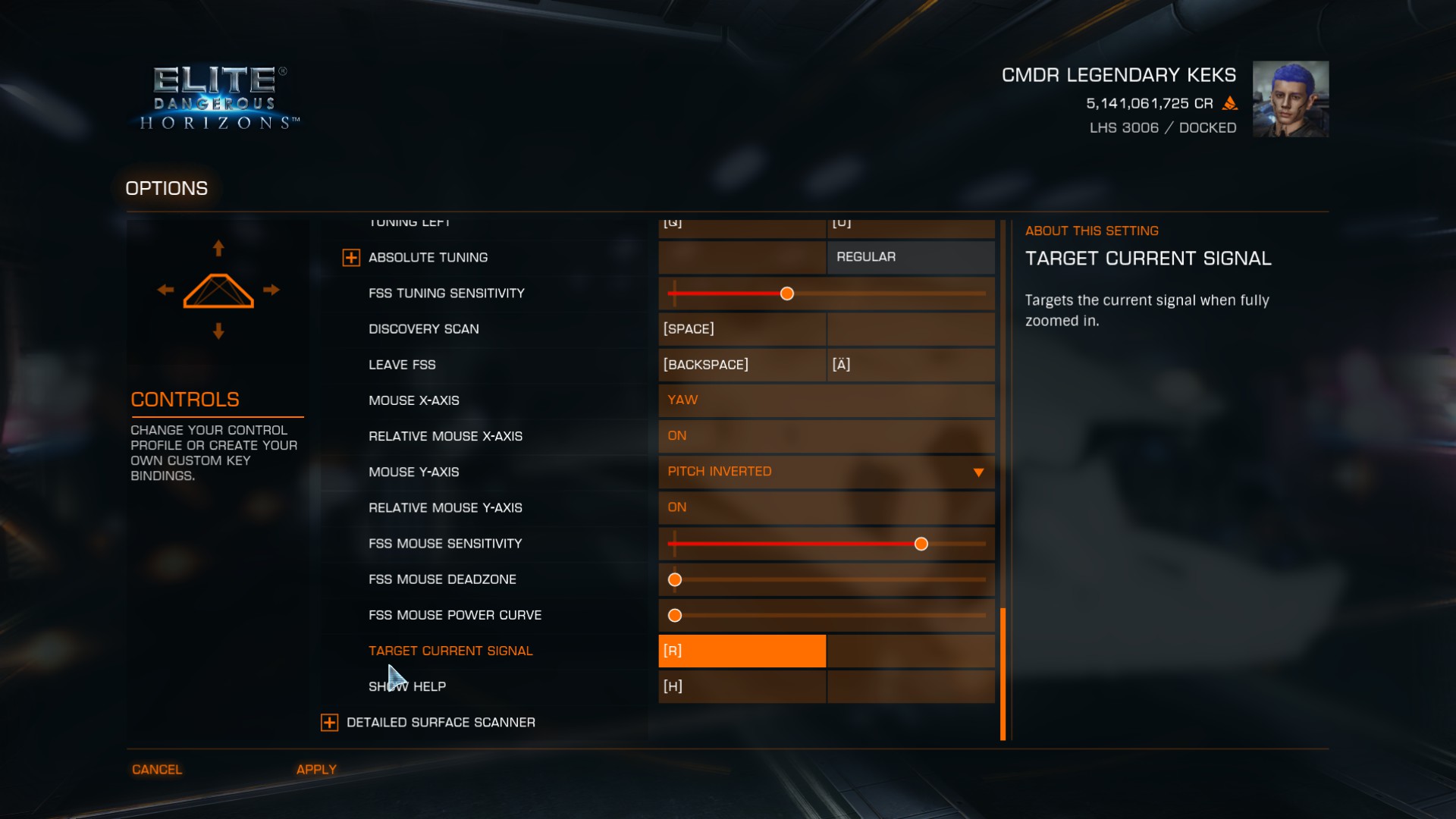Cancel the control changes

point(157,770)
